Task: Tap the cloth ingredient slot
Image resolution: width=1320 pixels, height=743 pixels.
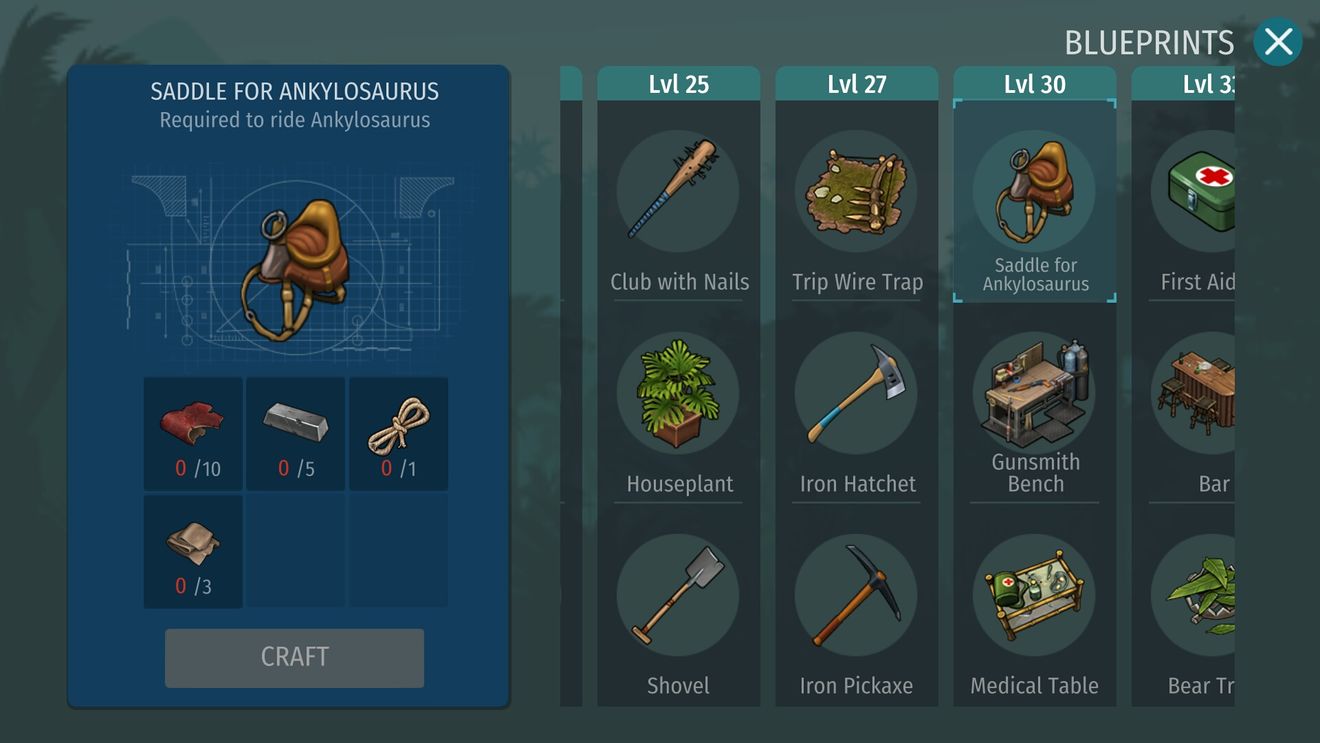Action: pos(193,551)
